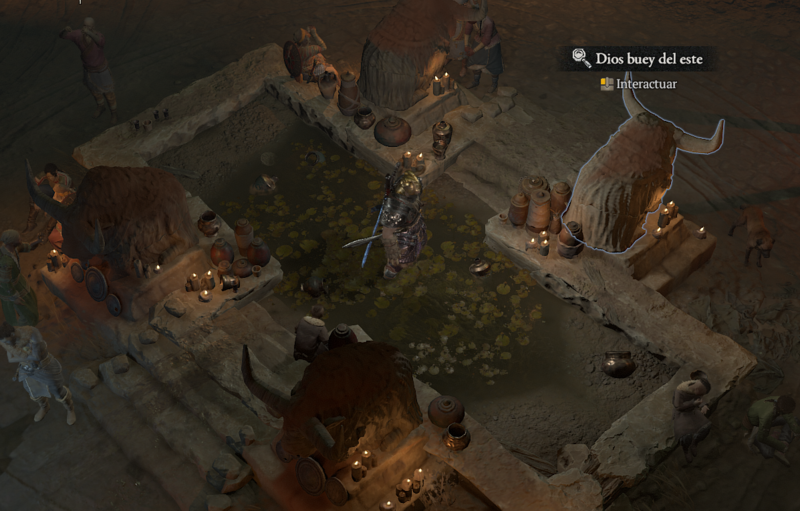Click the "Dios buey del este" name label

pyautogui.click(x=648, y=59)
